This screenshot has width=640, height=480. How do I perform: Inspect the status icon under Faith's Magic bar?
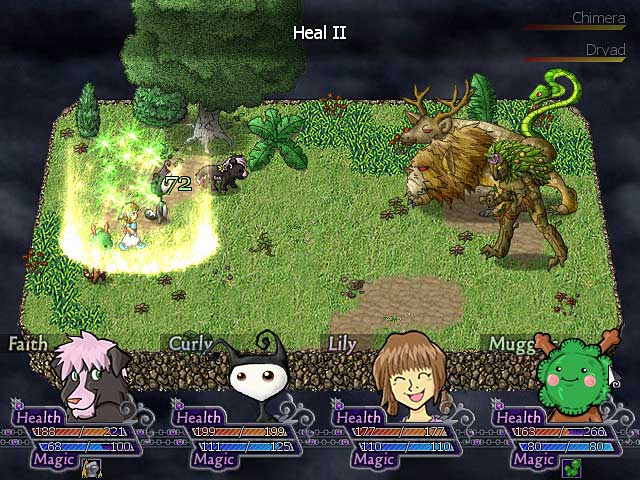(91, 467)
